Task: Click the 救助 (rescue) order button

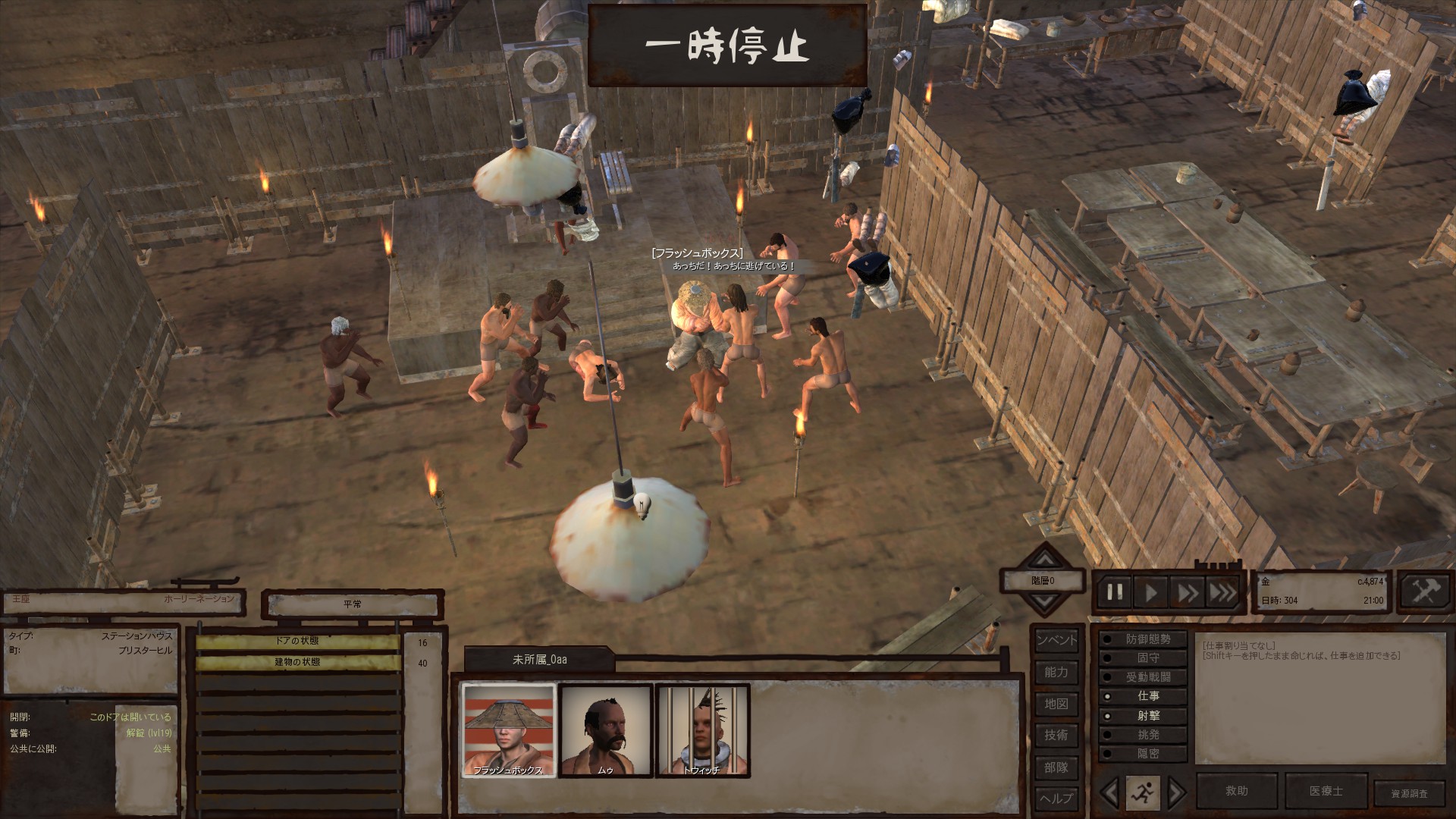Action: (x=1237, y=791)
